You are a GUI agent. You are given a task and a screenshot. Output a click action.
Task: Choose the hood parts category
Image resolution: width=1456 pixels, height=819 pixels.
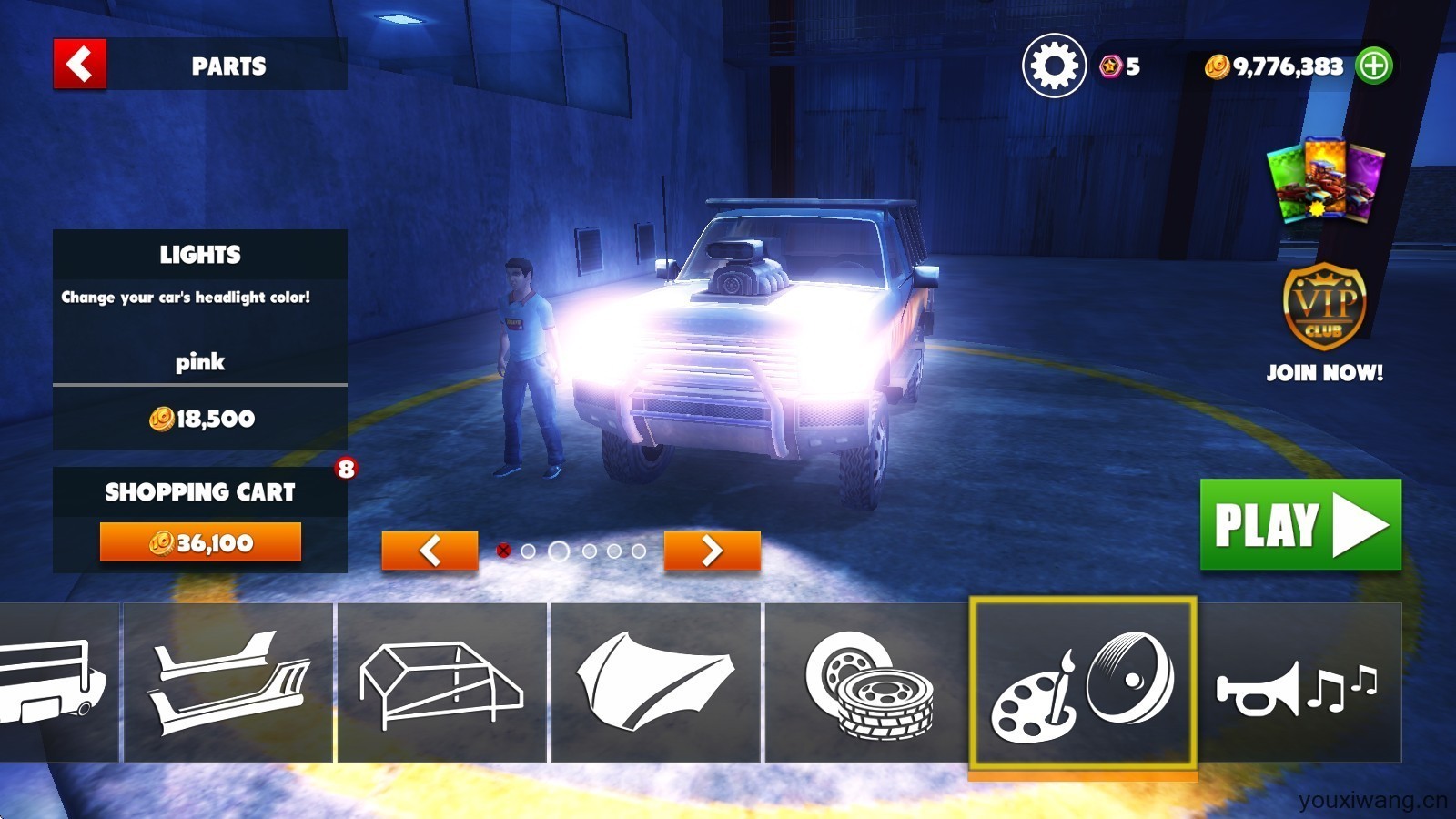pos(655,682)
